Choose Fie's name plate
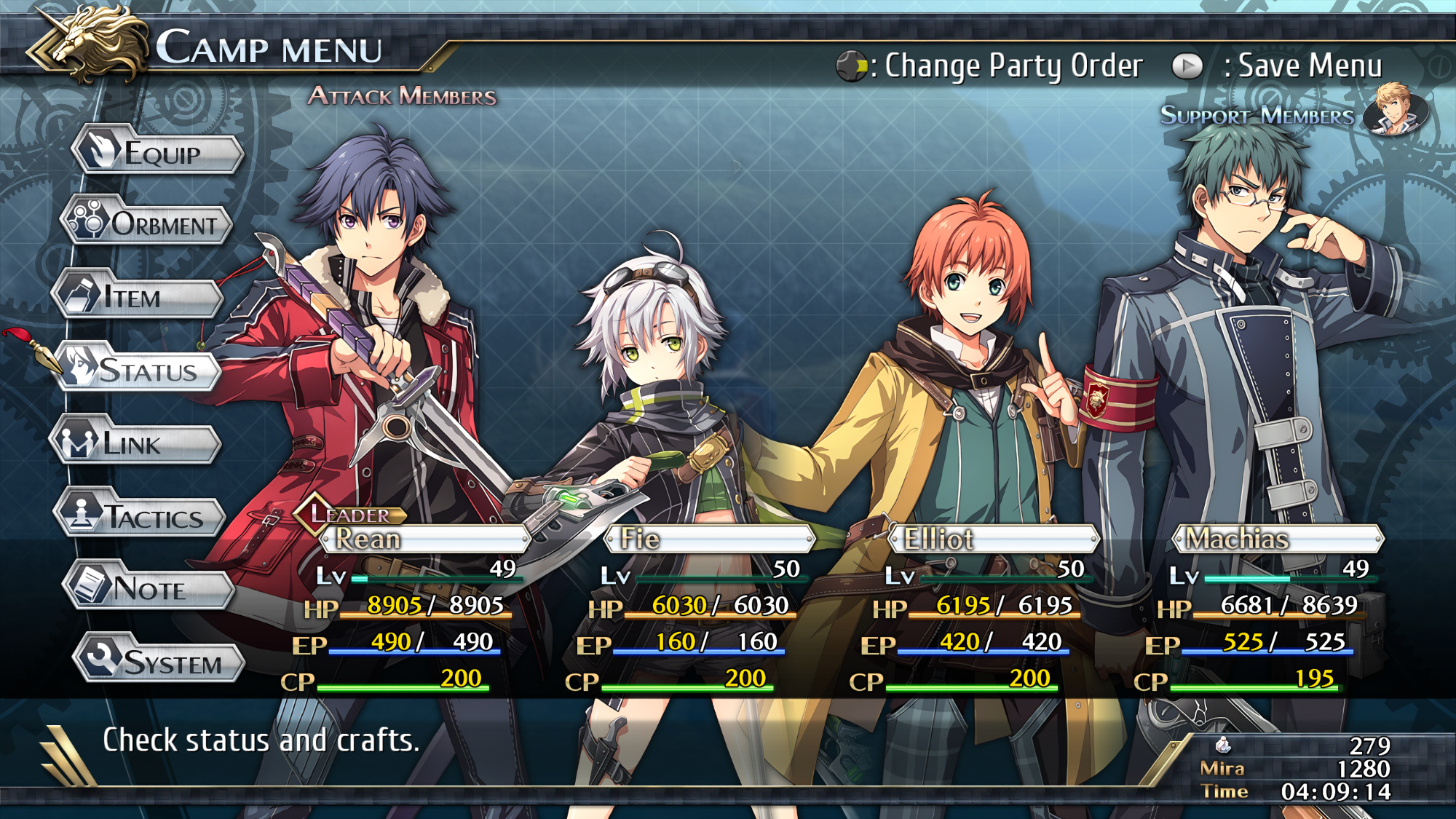This screenshot has width=1456, height=819. pyautogui.click(x=710, y=539)
